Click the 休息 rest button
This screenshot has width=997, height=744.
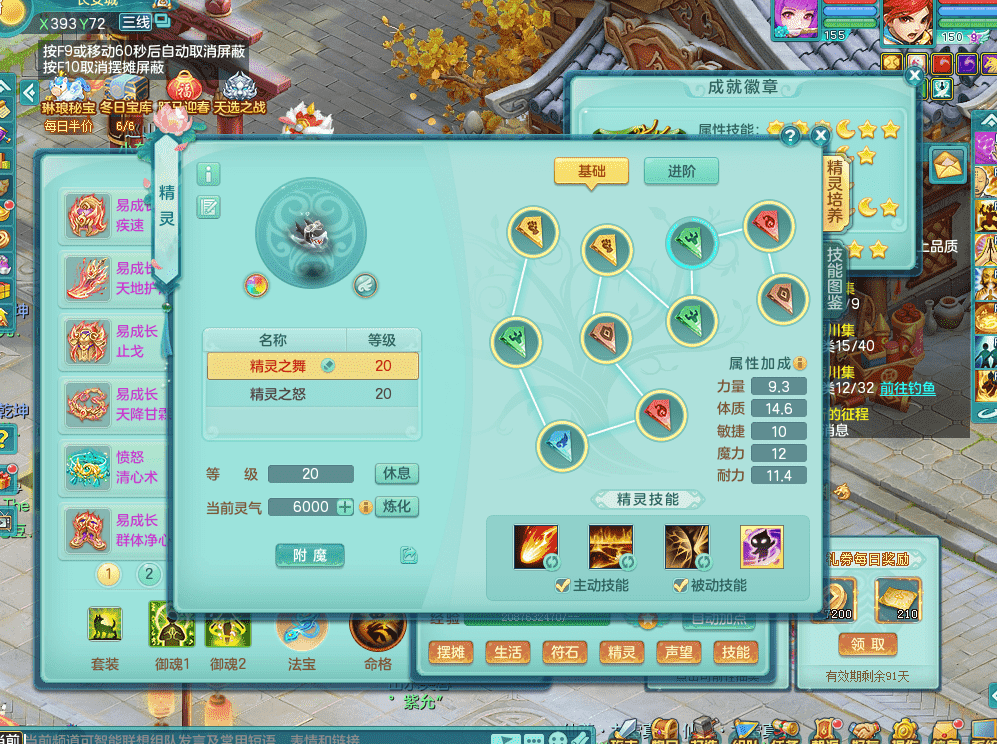click(x=396, y=473)
